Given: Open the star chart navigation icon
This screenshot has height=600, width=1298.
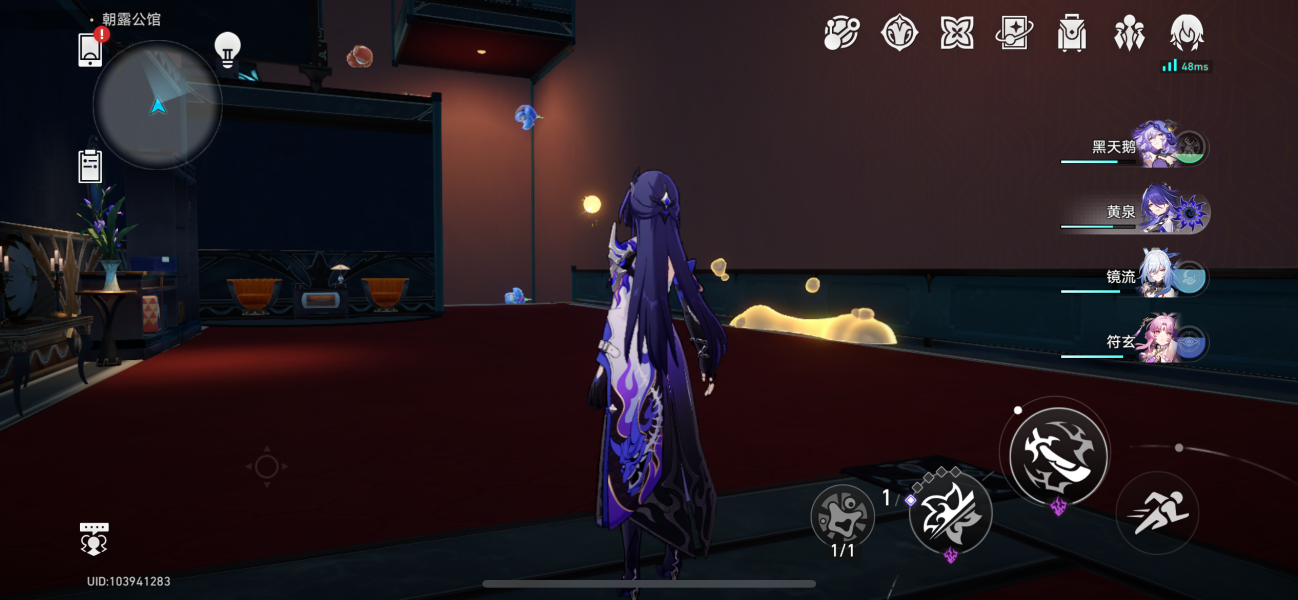Looking at the screenshot, I should pyautogui.click(x=841, y=34).
